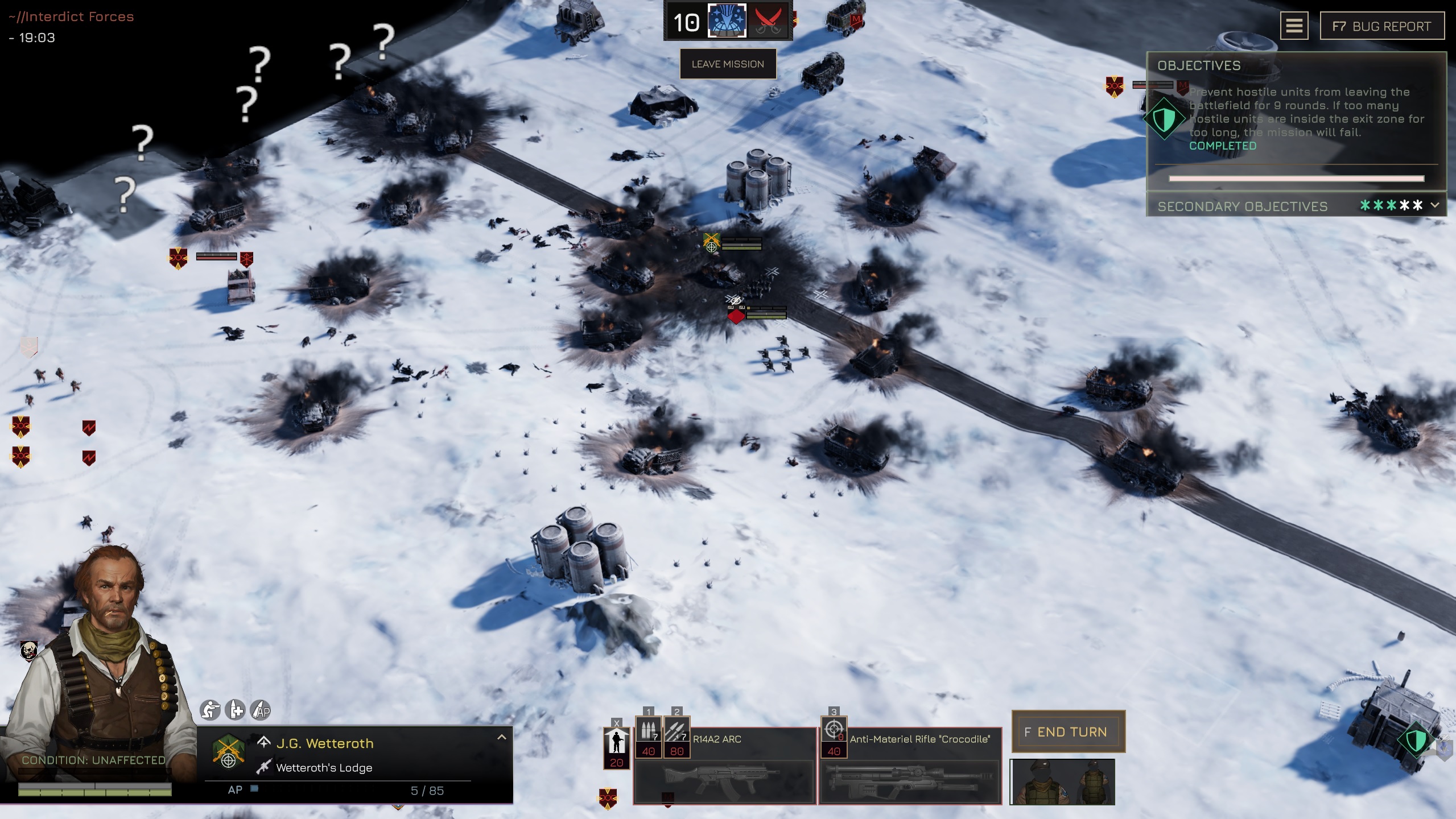
Task: Select the next squad portrait thumbnail
Action: [x=1062, y=782]
